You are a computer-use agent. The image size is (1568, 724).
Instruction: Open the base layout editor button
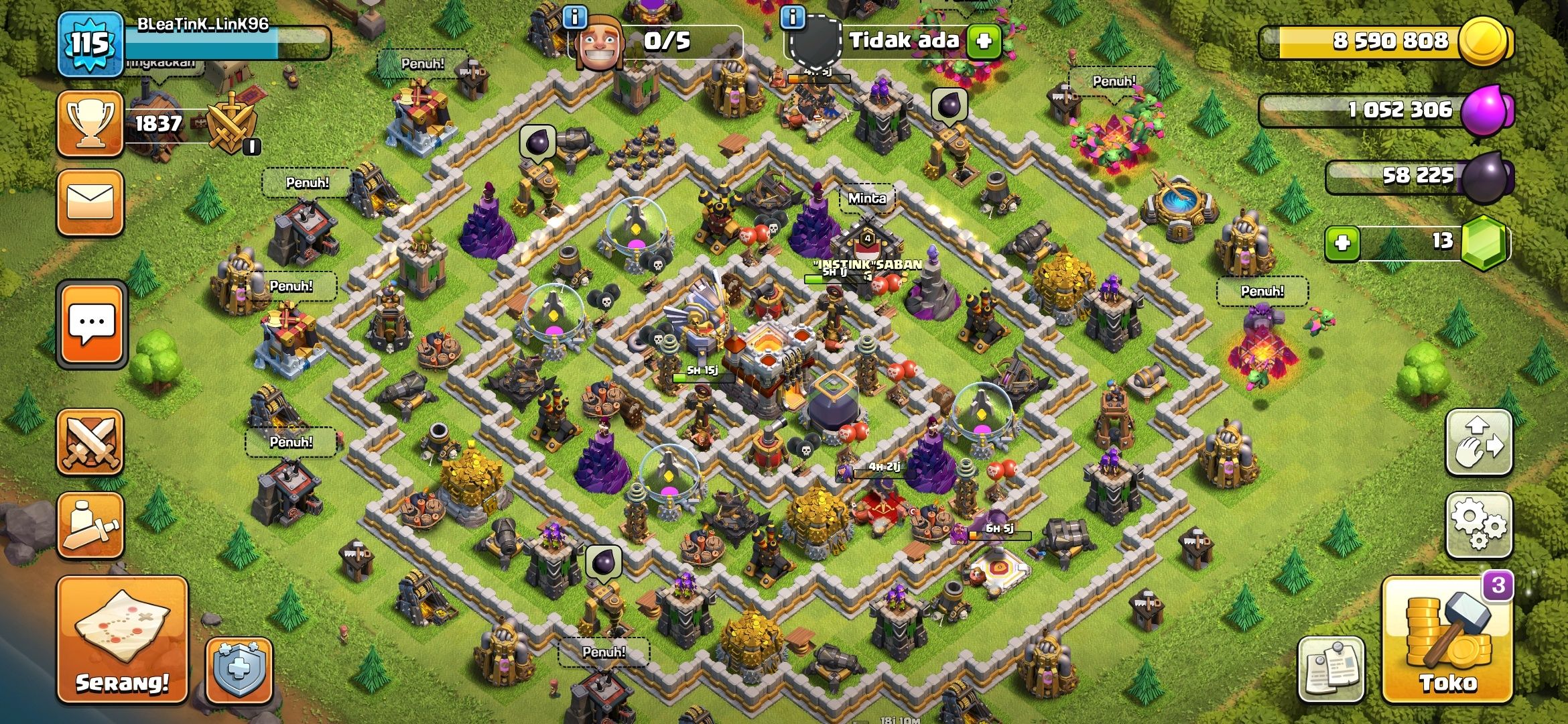[1479, 442]
